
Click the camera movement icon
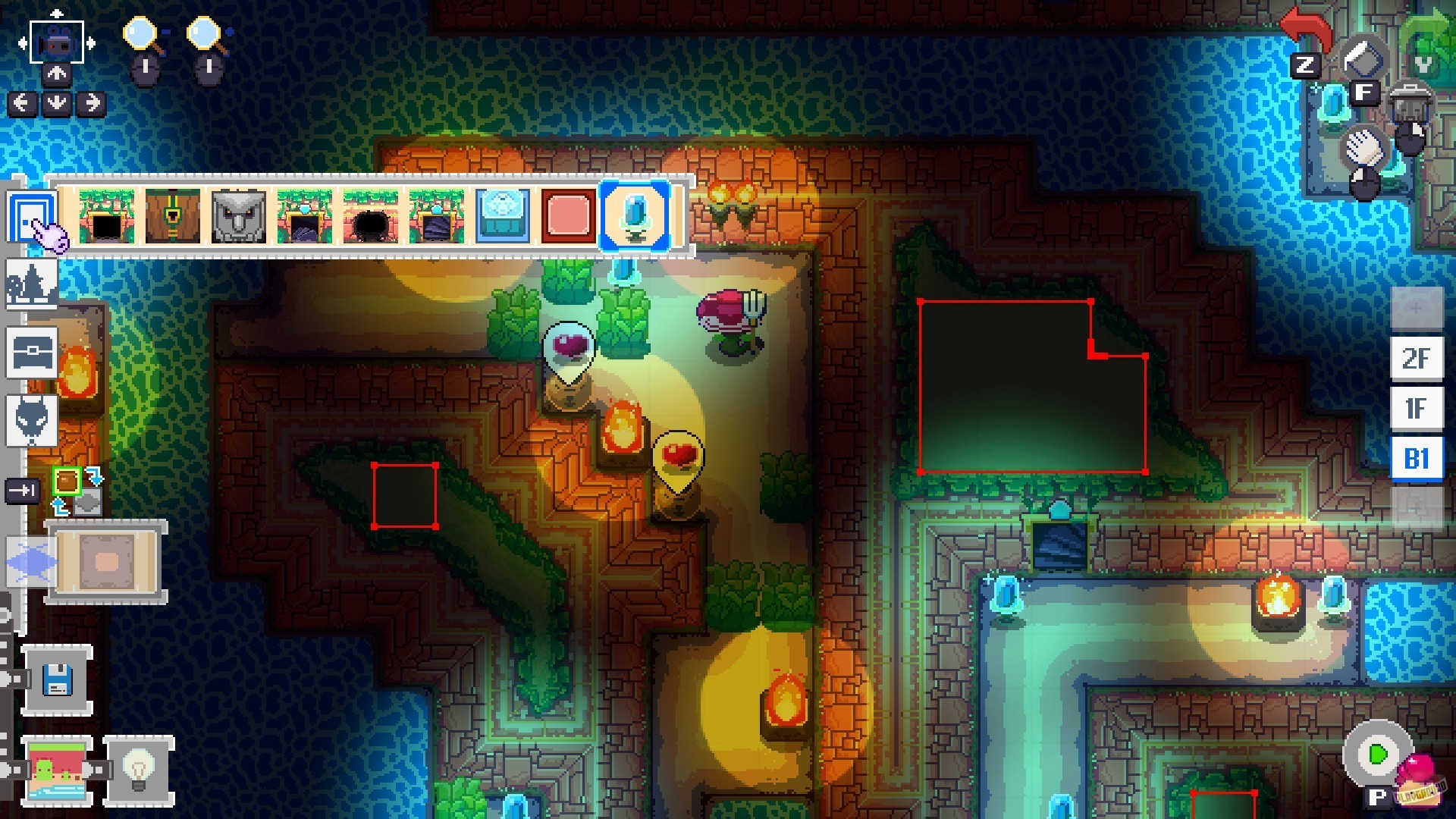(x=57, y=42)
